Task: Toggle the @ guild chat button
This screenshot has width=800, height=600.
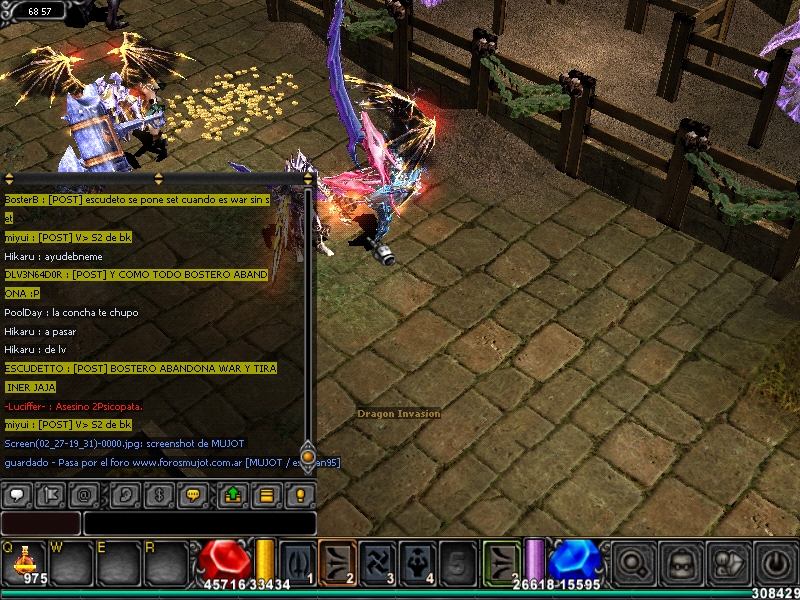Action: (84, 494)
